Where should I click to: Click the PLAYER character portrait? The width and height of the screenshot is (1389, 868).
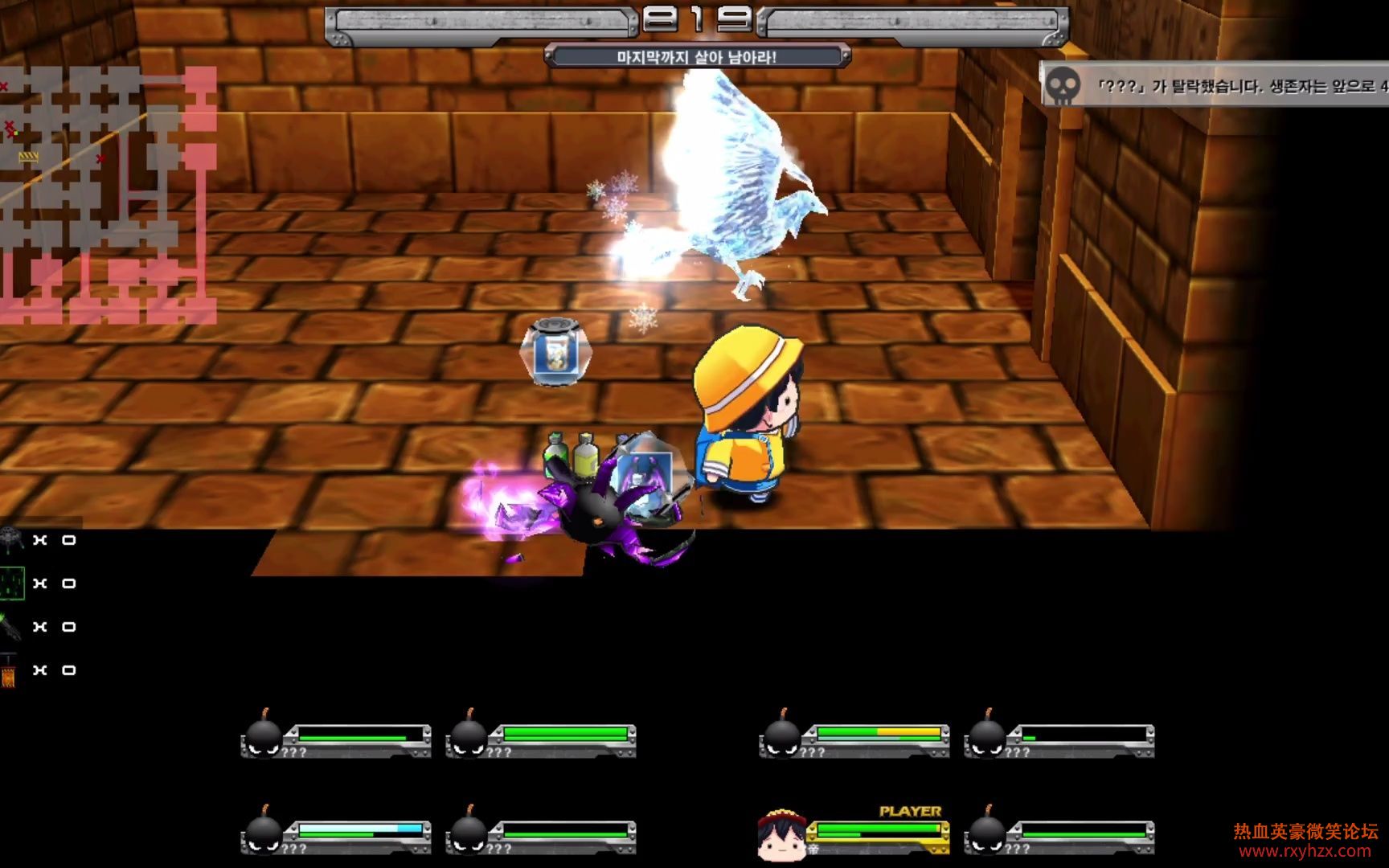[x=781, y=833]
